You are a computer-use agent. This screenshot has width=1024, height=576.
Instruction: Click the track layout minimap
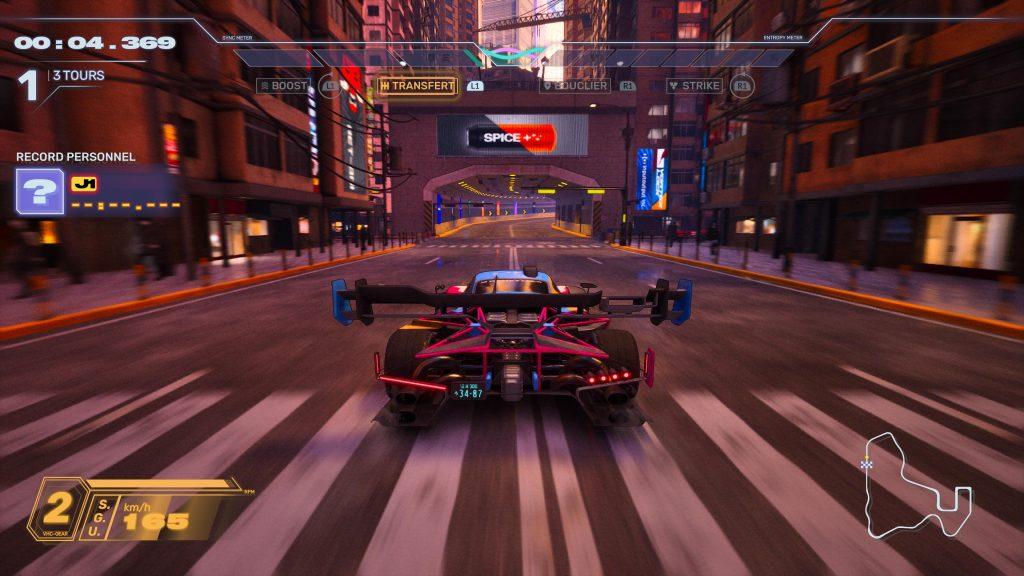coord(917,486)
